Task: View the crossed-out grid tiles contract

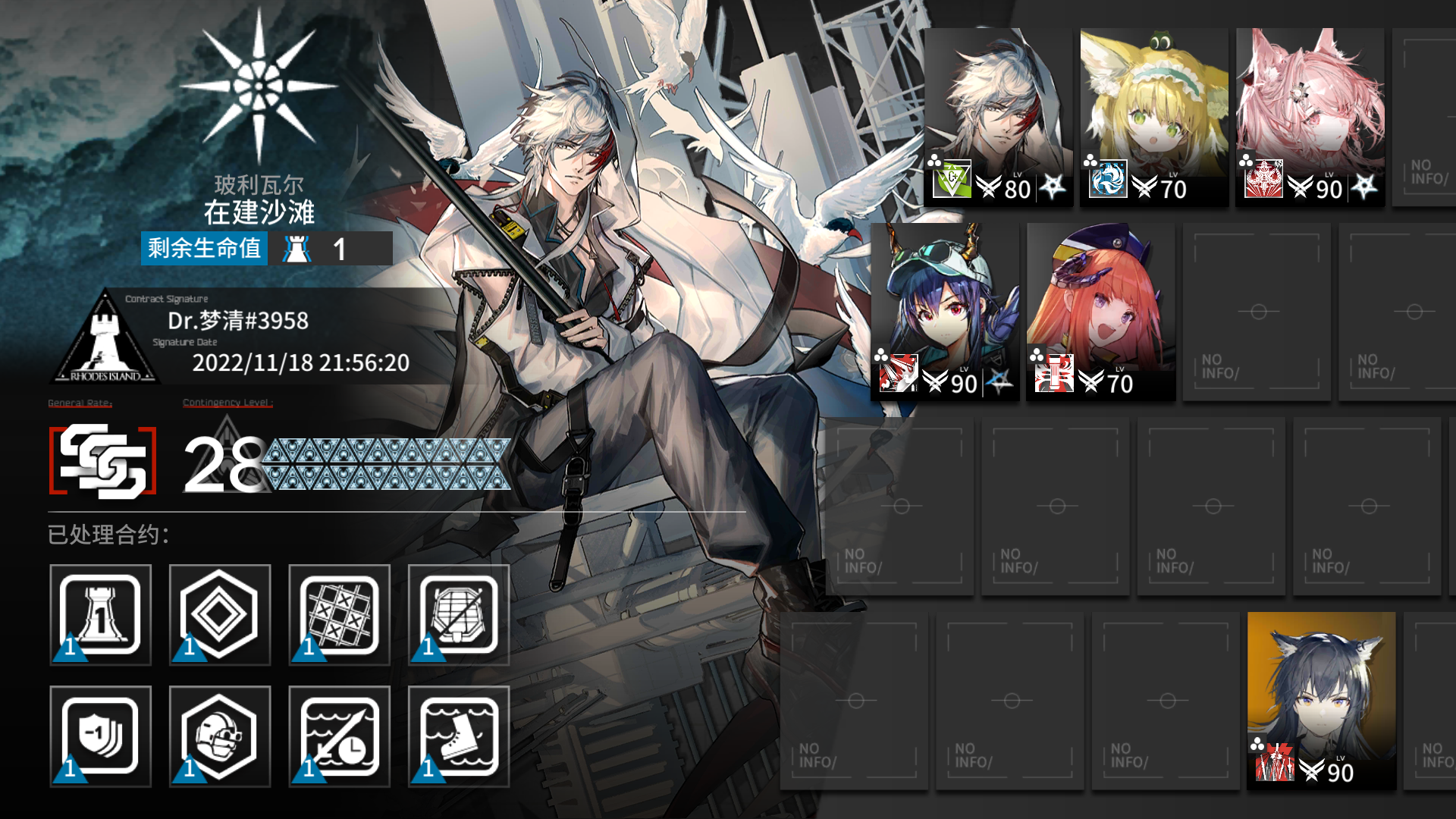Action: click(339, 615)
